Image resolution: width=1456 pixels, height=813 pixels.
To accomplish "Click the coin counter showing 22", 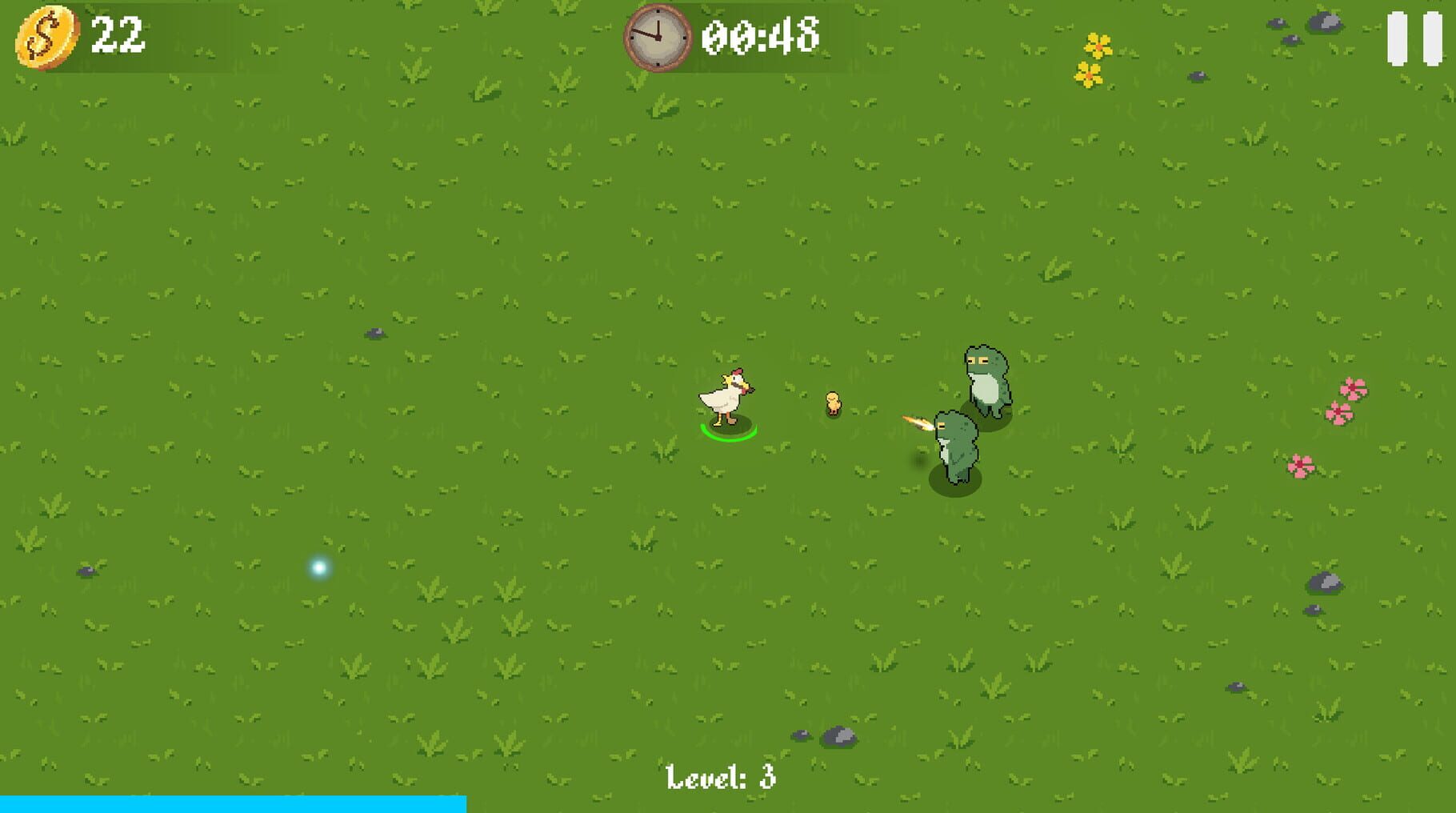I will tap(117, 35).
